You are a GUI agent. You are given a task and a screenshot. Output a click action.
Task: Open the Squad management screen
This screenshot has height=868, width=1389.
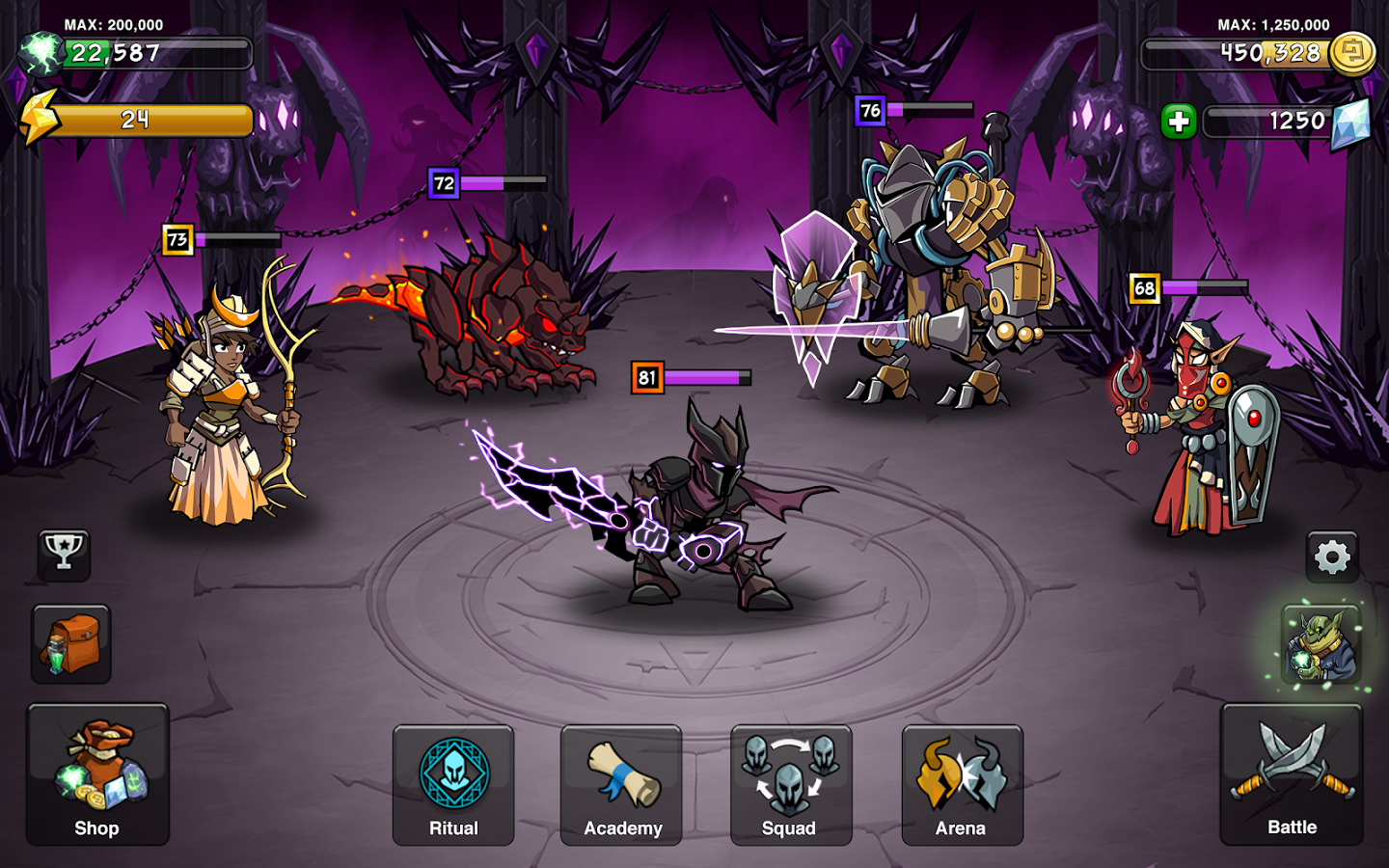coord(791,785)
